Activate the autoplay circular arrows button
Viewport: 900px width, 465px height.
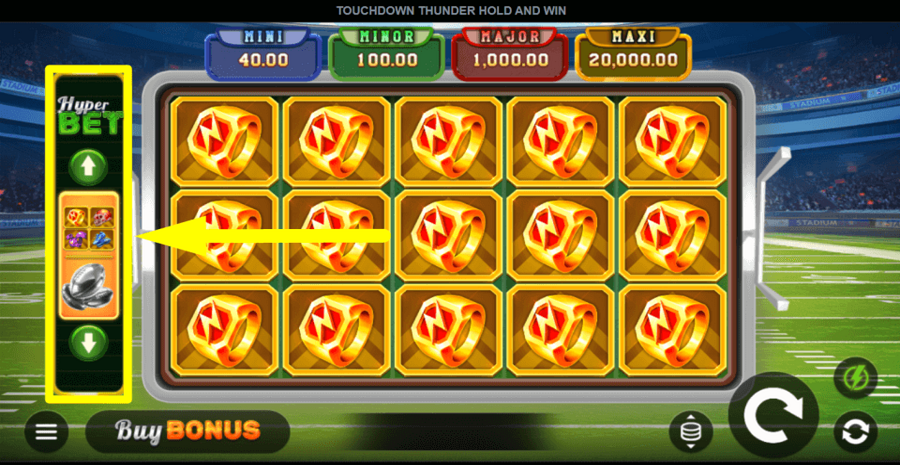(x=856, y=432)
